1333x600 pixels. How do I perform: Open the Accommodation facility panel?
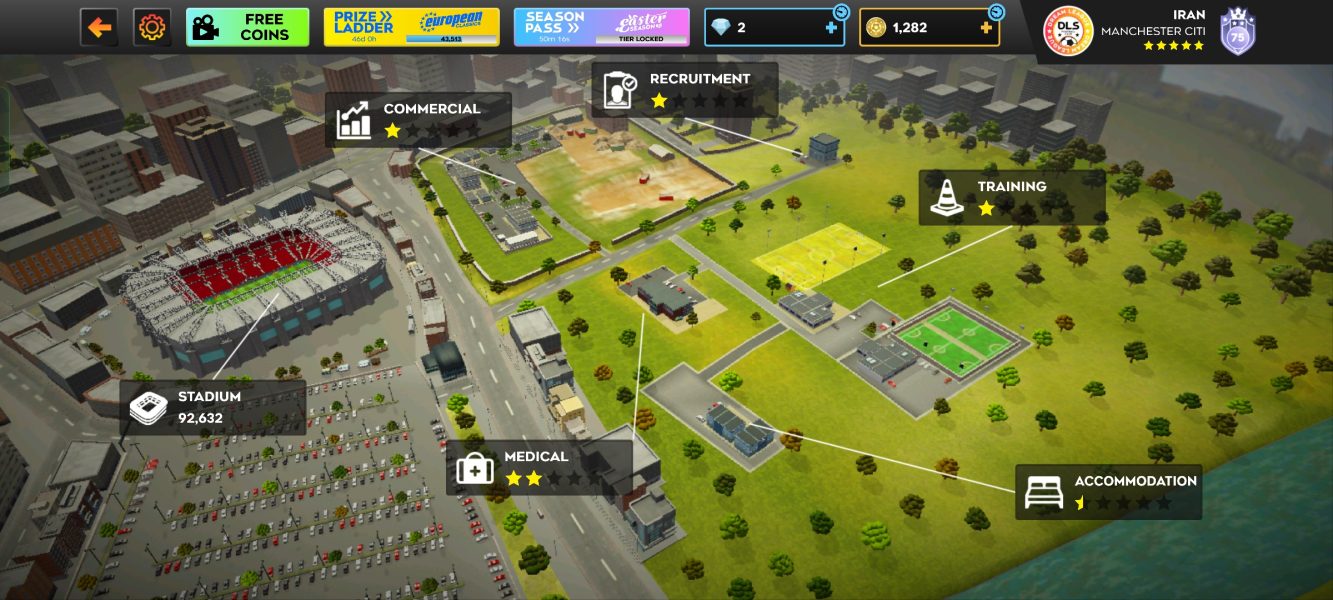[1108, 491]
